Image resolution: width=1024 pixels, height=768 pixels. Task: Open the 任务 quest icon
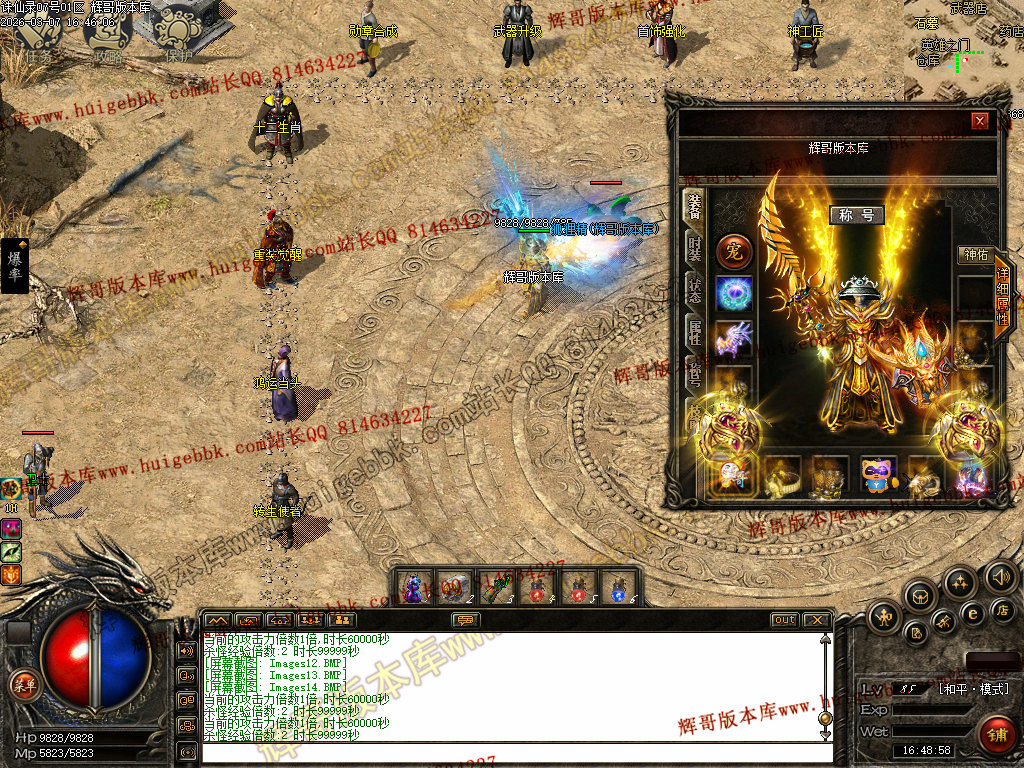pos(38,32)
